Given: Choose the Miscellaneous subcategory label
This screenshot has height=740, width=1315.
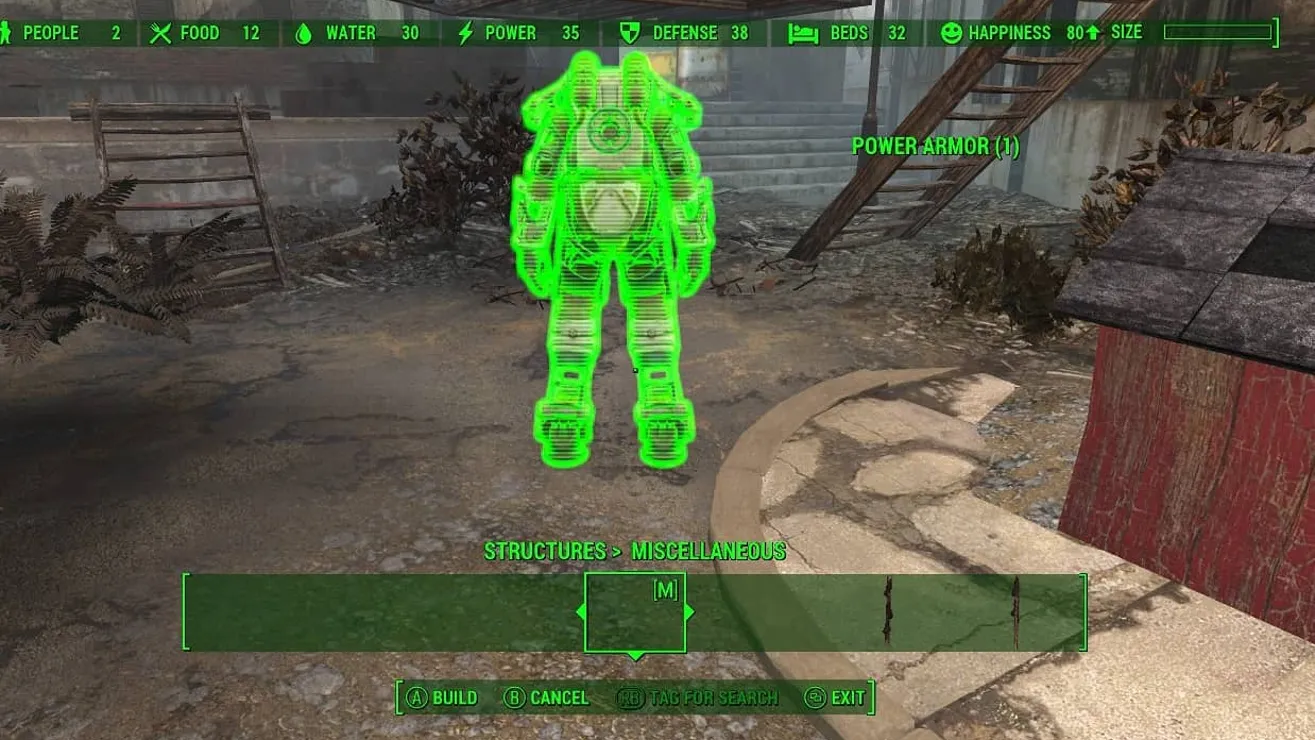Looking at the screenshot, I should click(708, 551).
